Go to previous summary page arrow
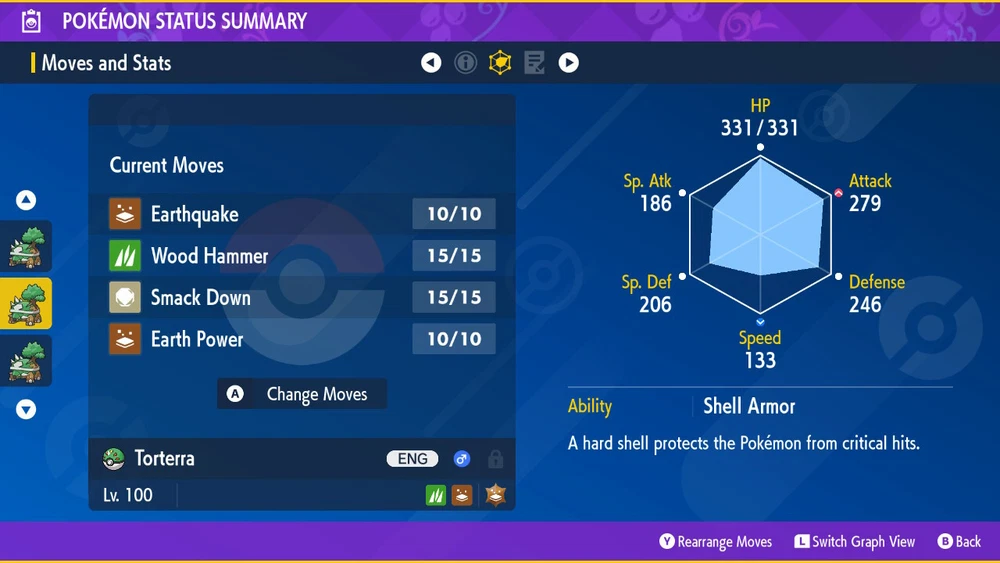1000x563 pixels. 431,63
